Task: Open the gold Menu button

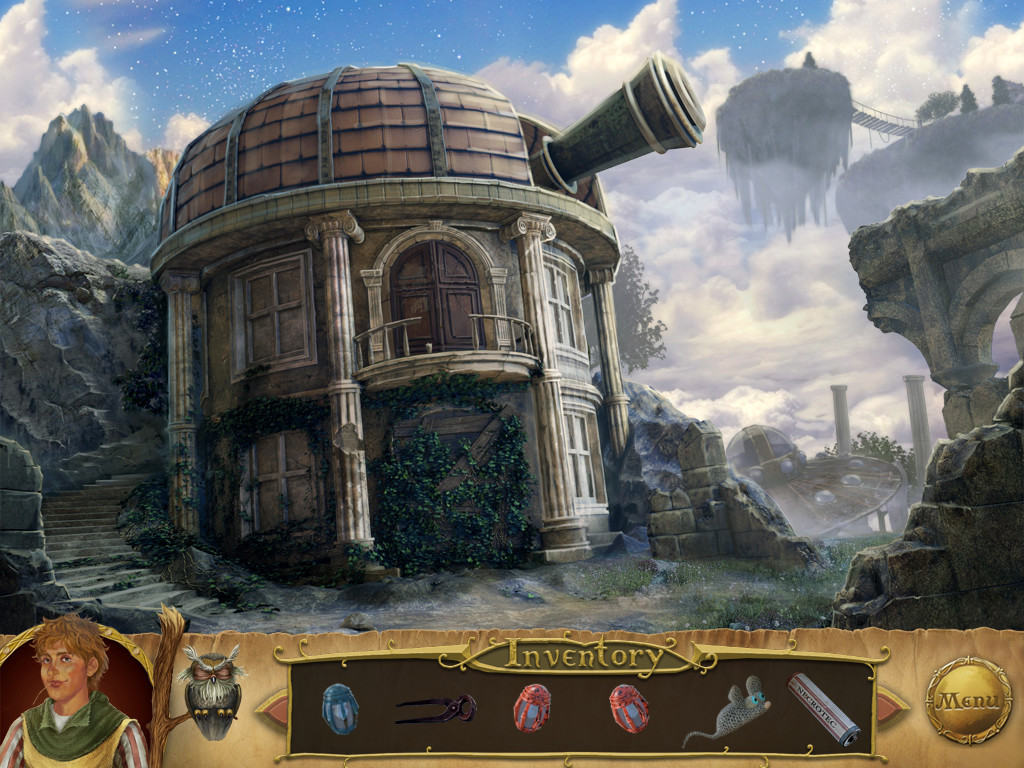Action: pyautogui.click(x=968, y=699)
